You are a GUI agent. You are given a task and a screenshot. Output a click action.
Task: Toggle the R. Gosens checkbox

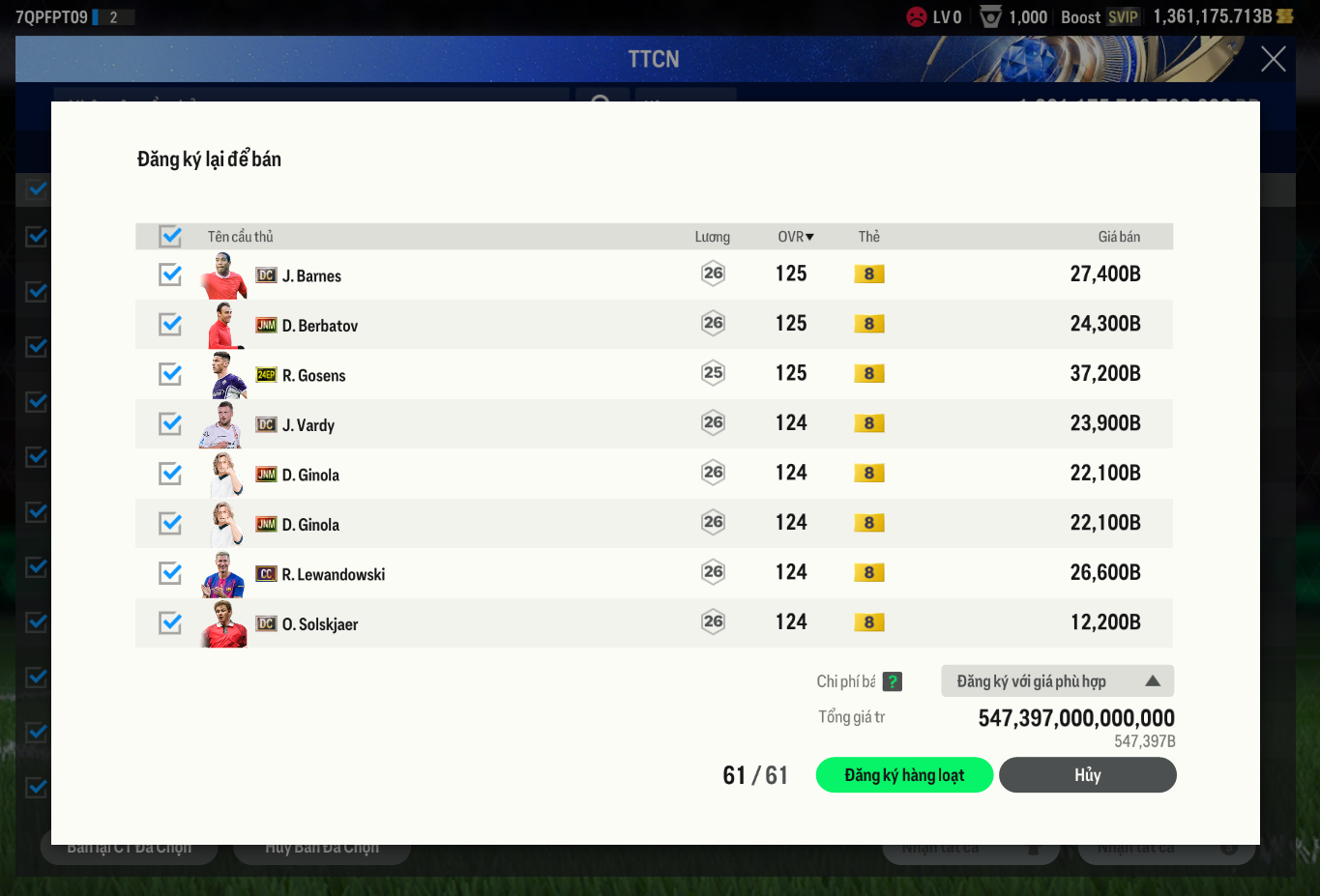pos(170,374)
